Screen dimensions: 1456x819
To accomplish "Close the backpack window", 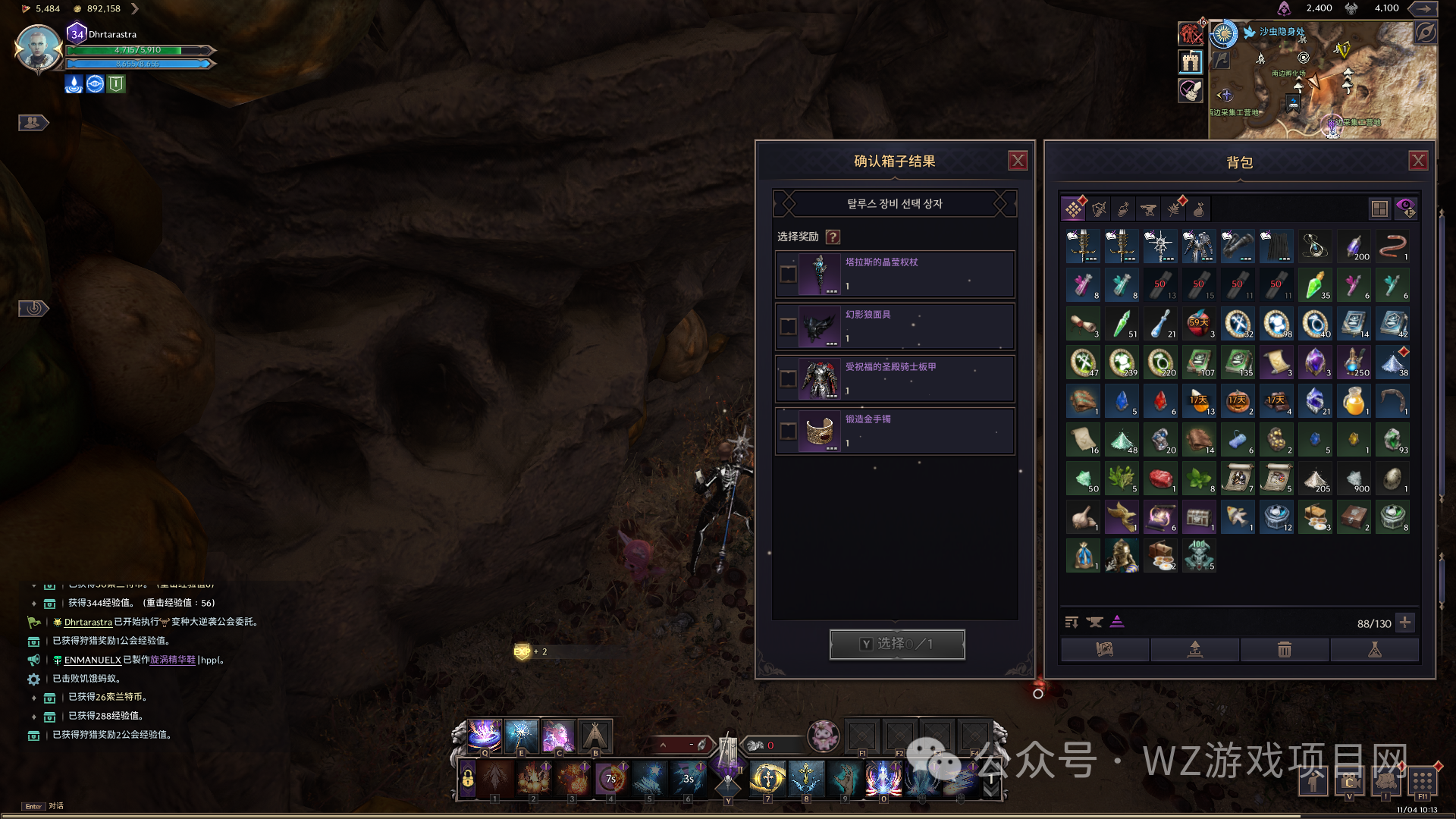I will (1418, 161).
